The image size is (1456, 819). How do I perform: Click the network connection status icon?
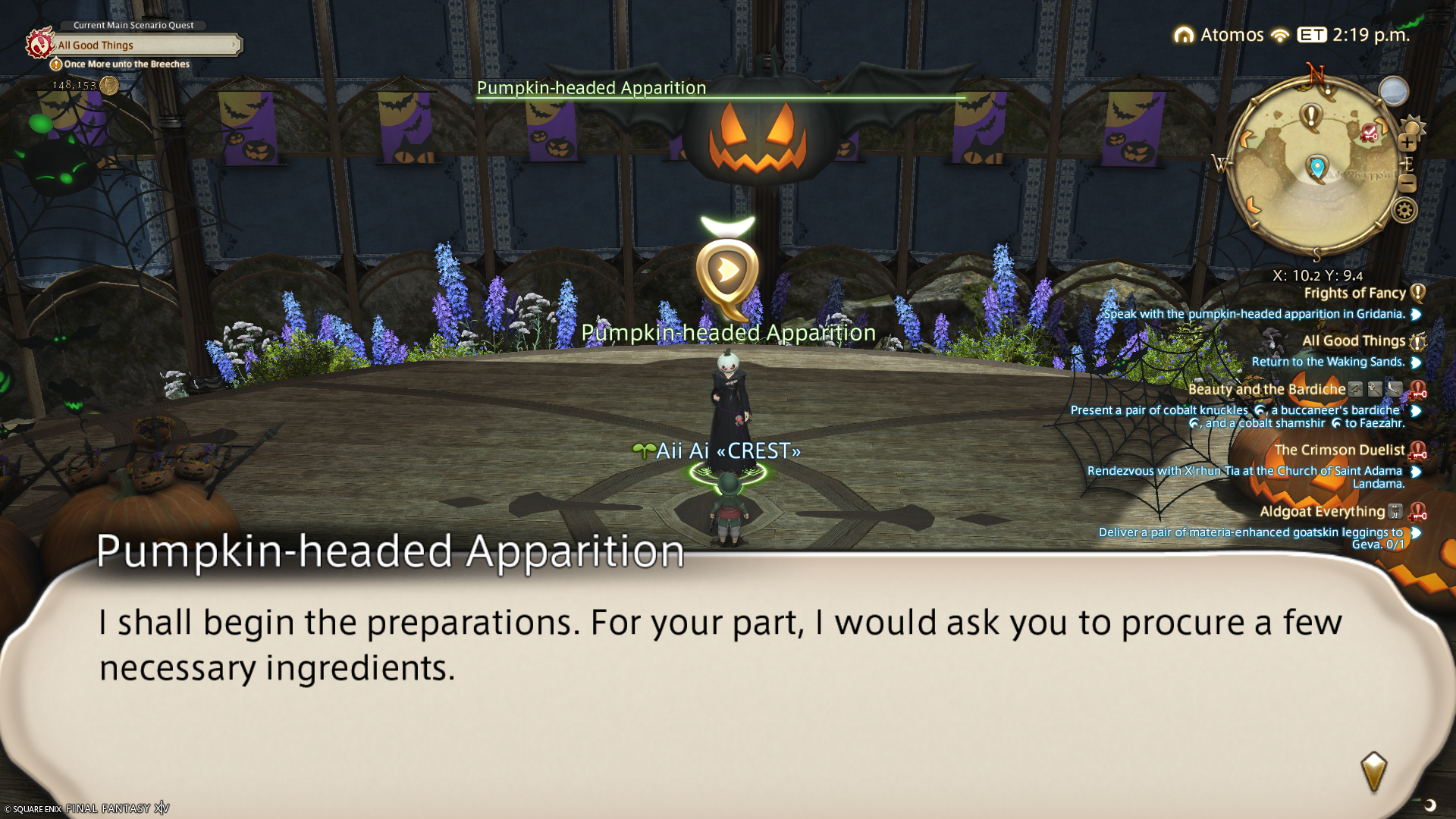[1280, 36]
